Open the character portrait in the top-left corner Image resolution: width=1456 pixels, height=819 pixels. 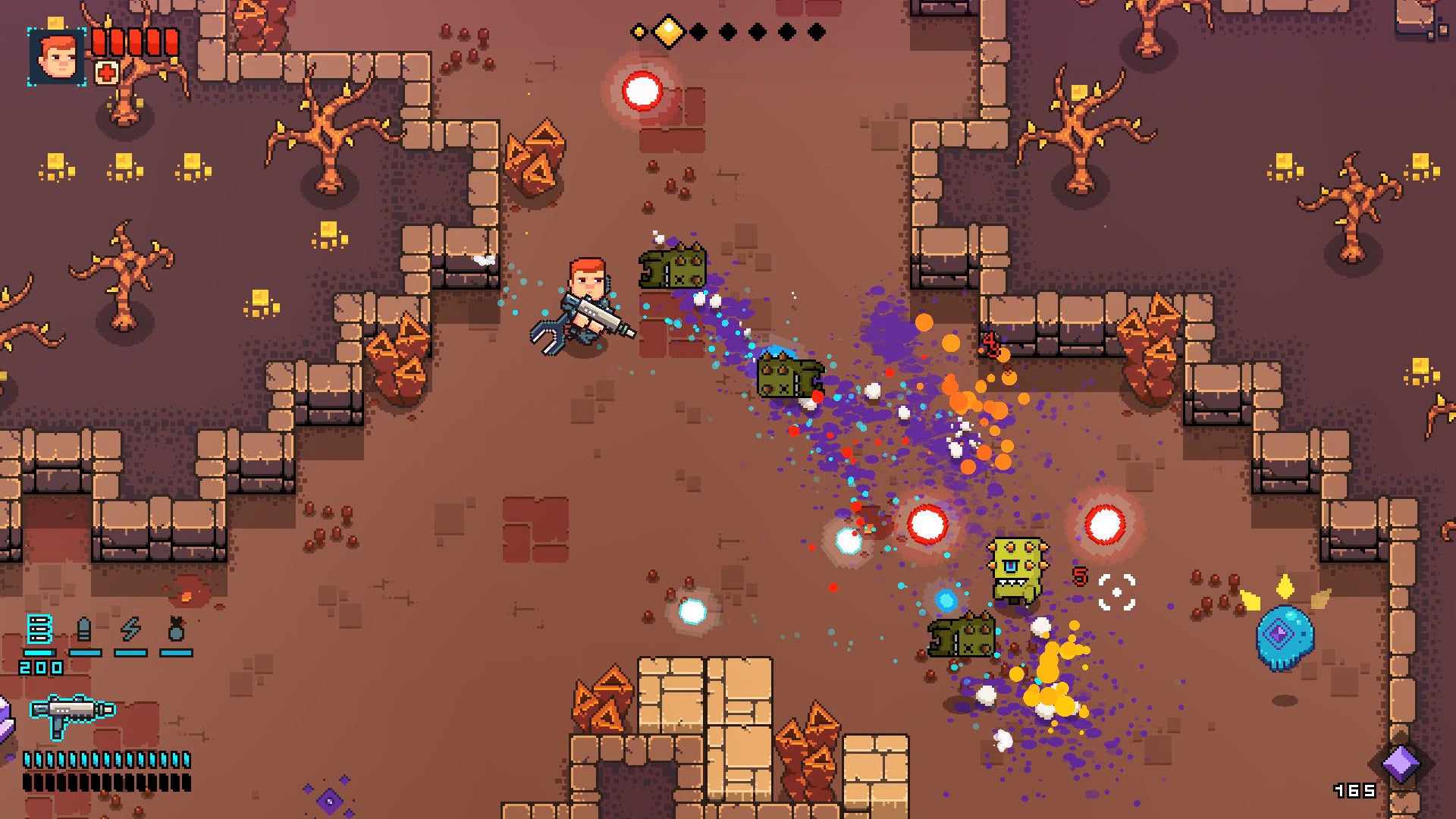(x=55, y=56)
